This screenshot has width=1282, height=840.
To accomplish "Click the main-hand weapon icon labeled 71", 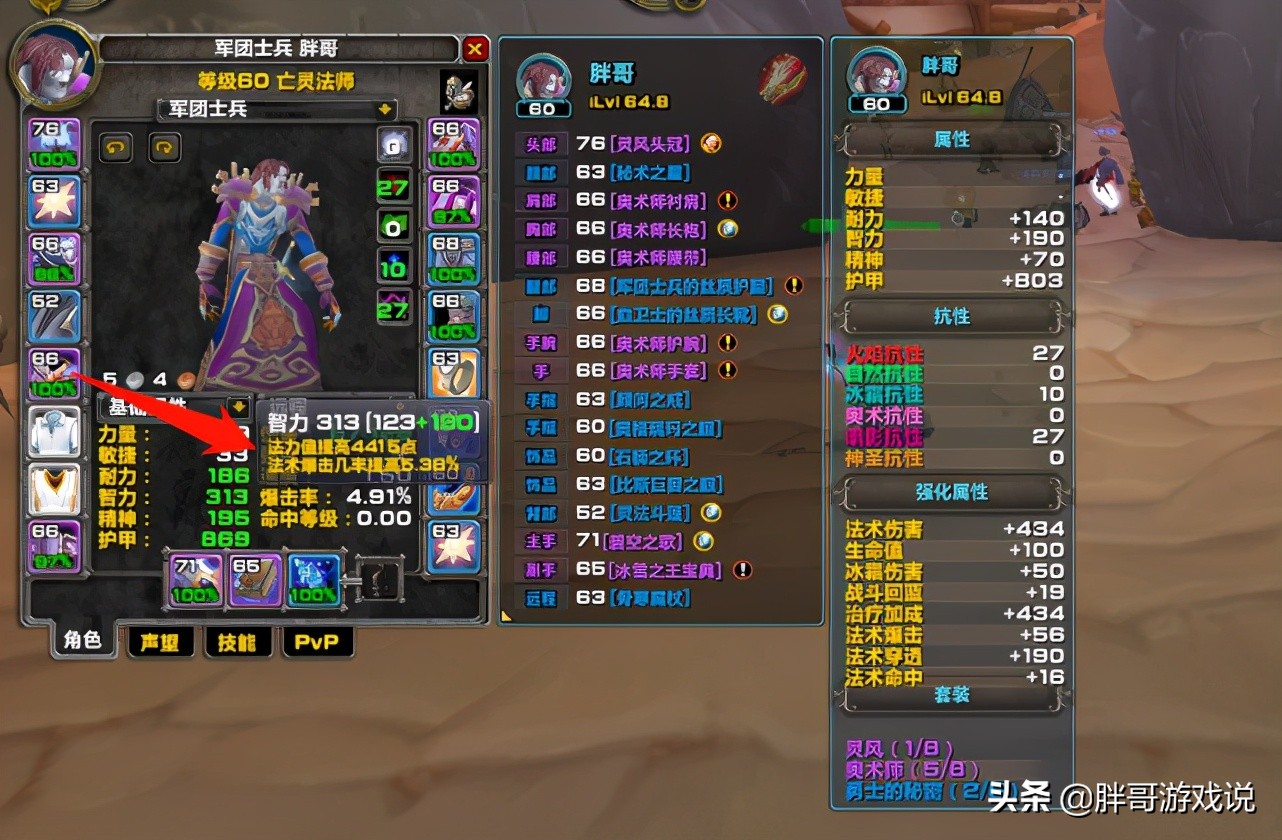I will pos(195,578).
